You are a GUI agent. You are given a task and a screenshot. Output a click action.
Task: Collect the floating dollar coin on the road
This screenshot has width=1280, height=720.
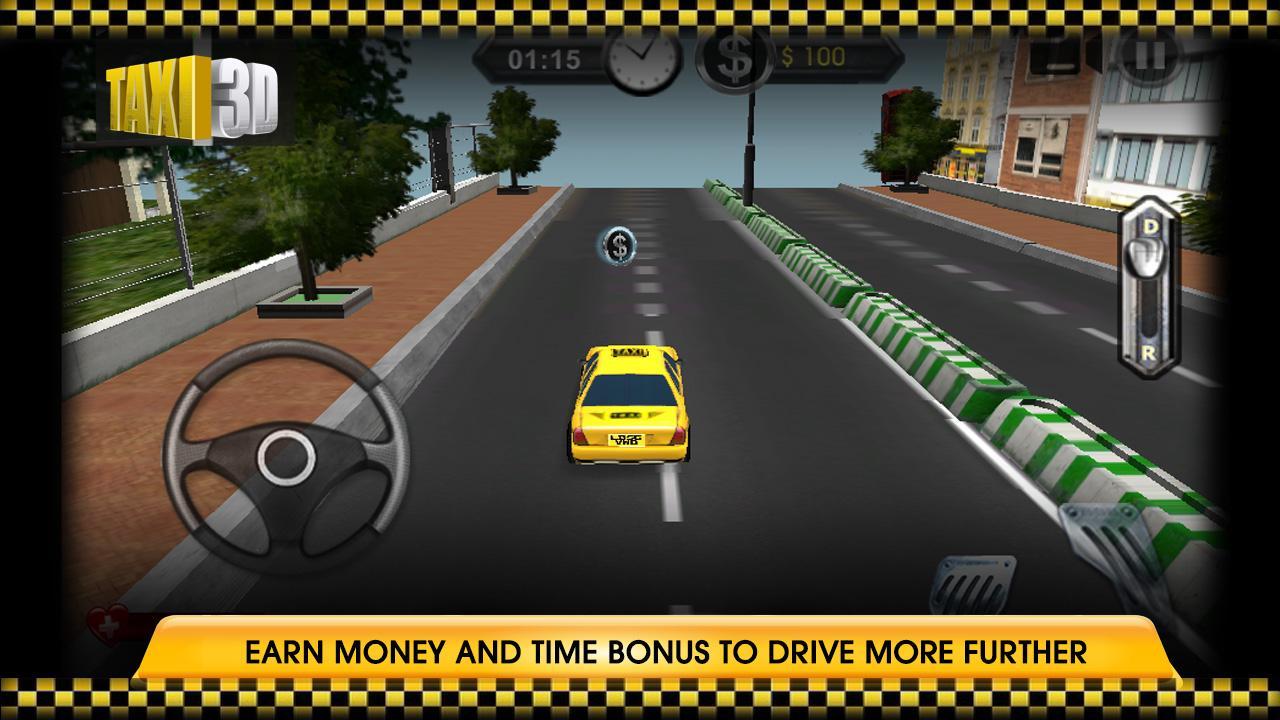[618, 246]
